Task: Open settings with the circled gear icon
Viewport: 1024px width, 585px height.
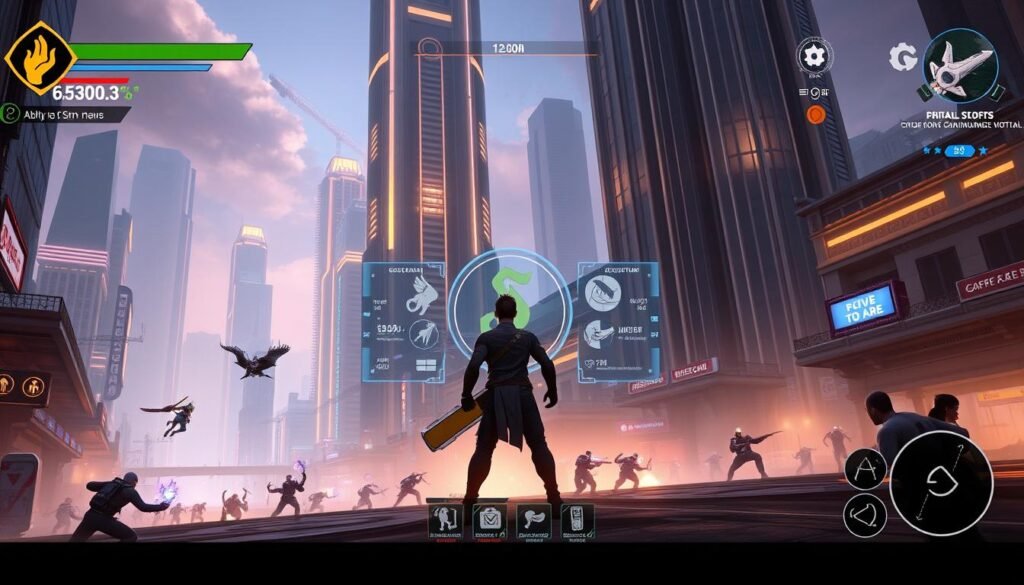Action: coord(814,54)
